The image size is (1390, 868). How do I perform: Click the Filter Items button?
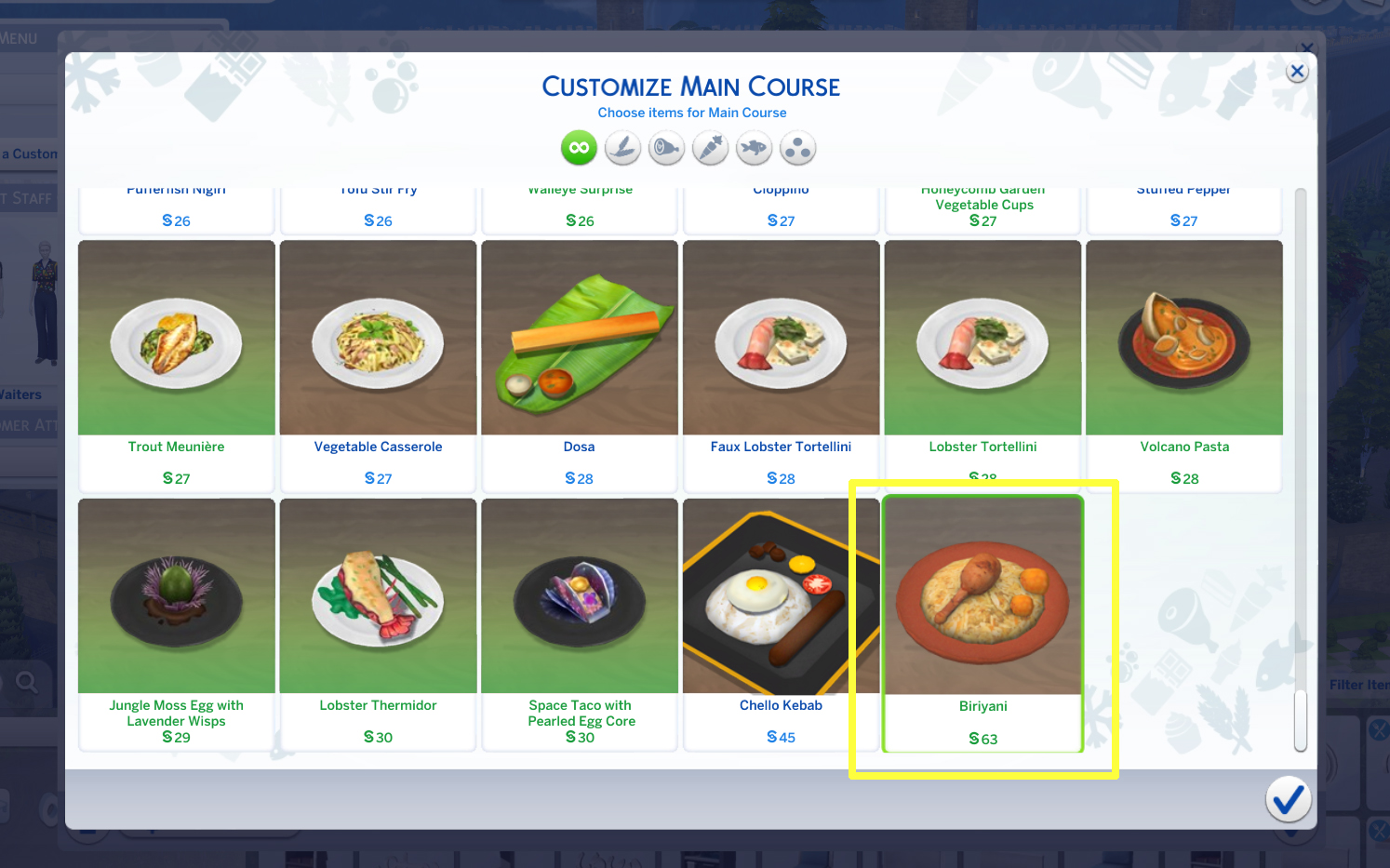click(x=1357, y=684)
